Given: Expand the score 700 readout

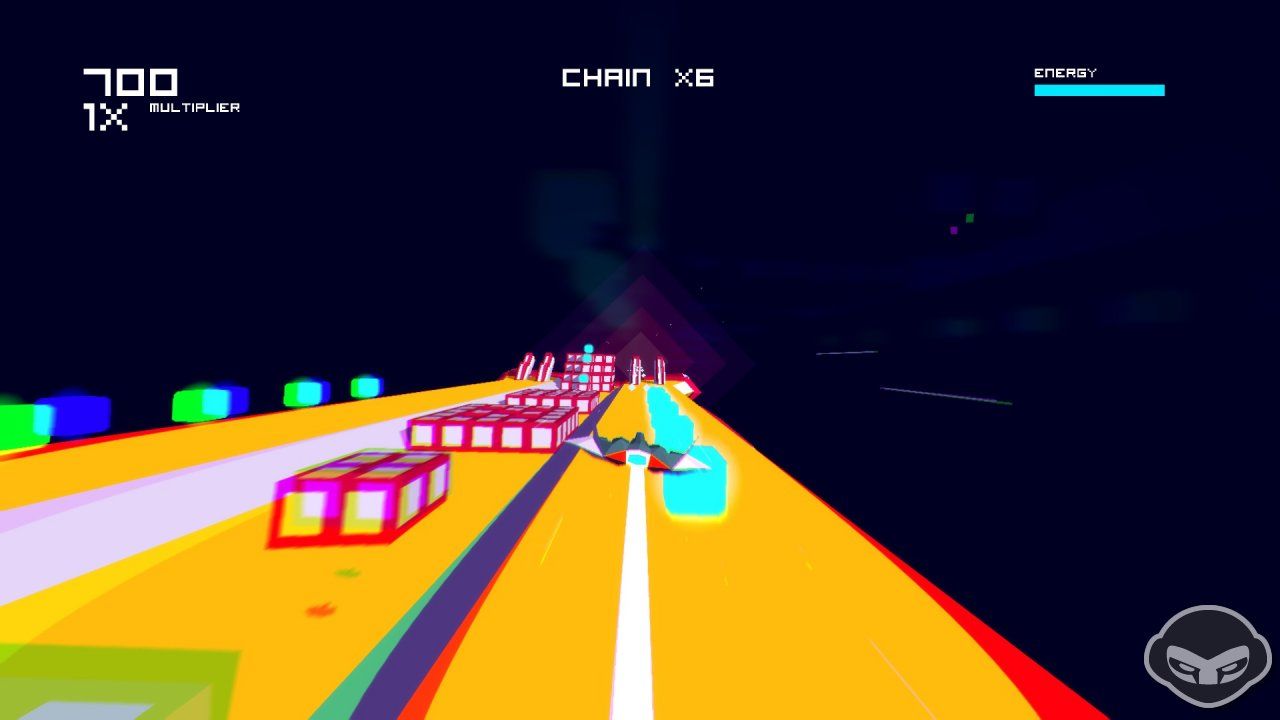Looking at the screenshot, I should point(130,80).
